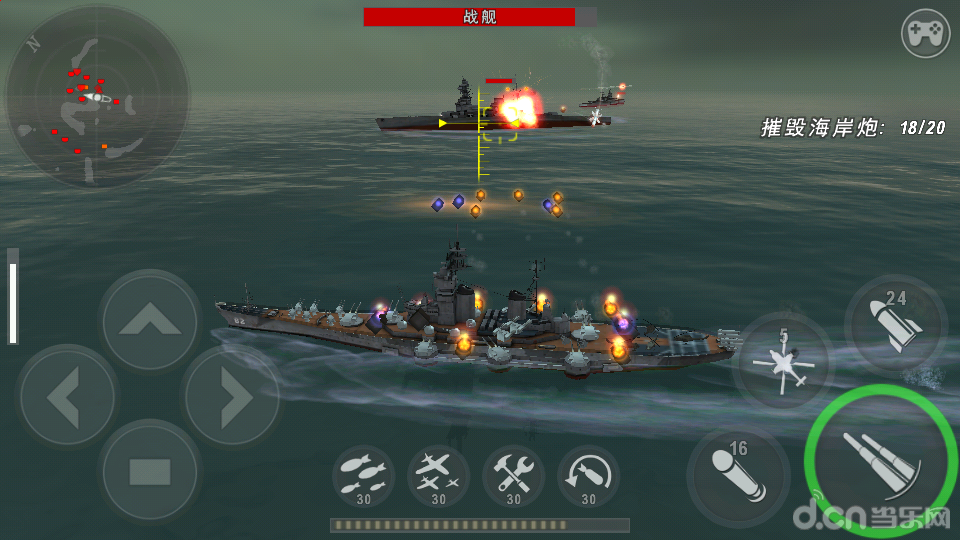Tap the circular radar minimap
The height and width of the screenshot is (540, 960).
pyautogui.click(x=96, y=98)
